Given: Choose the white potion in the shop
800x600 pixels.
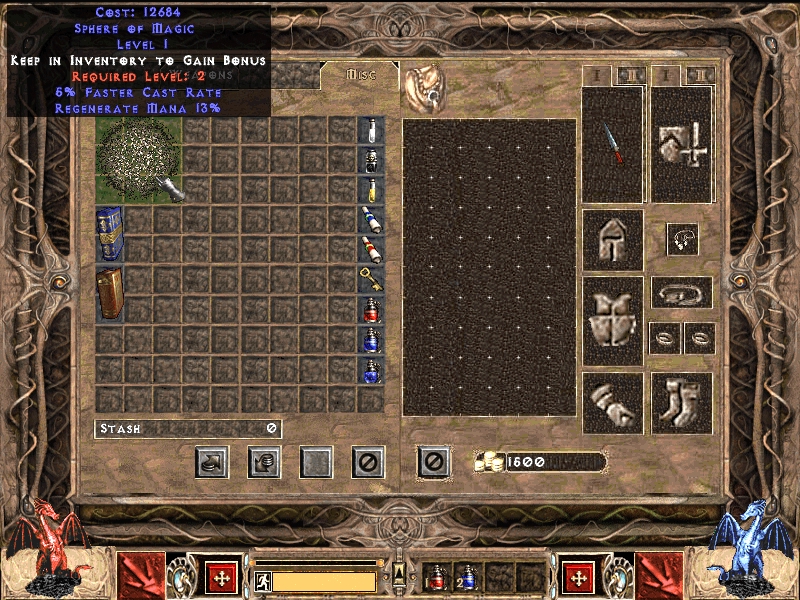Looking at the screenshot, I should tap(370, 131).
